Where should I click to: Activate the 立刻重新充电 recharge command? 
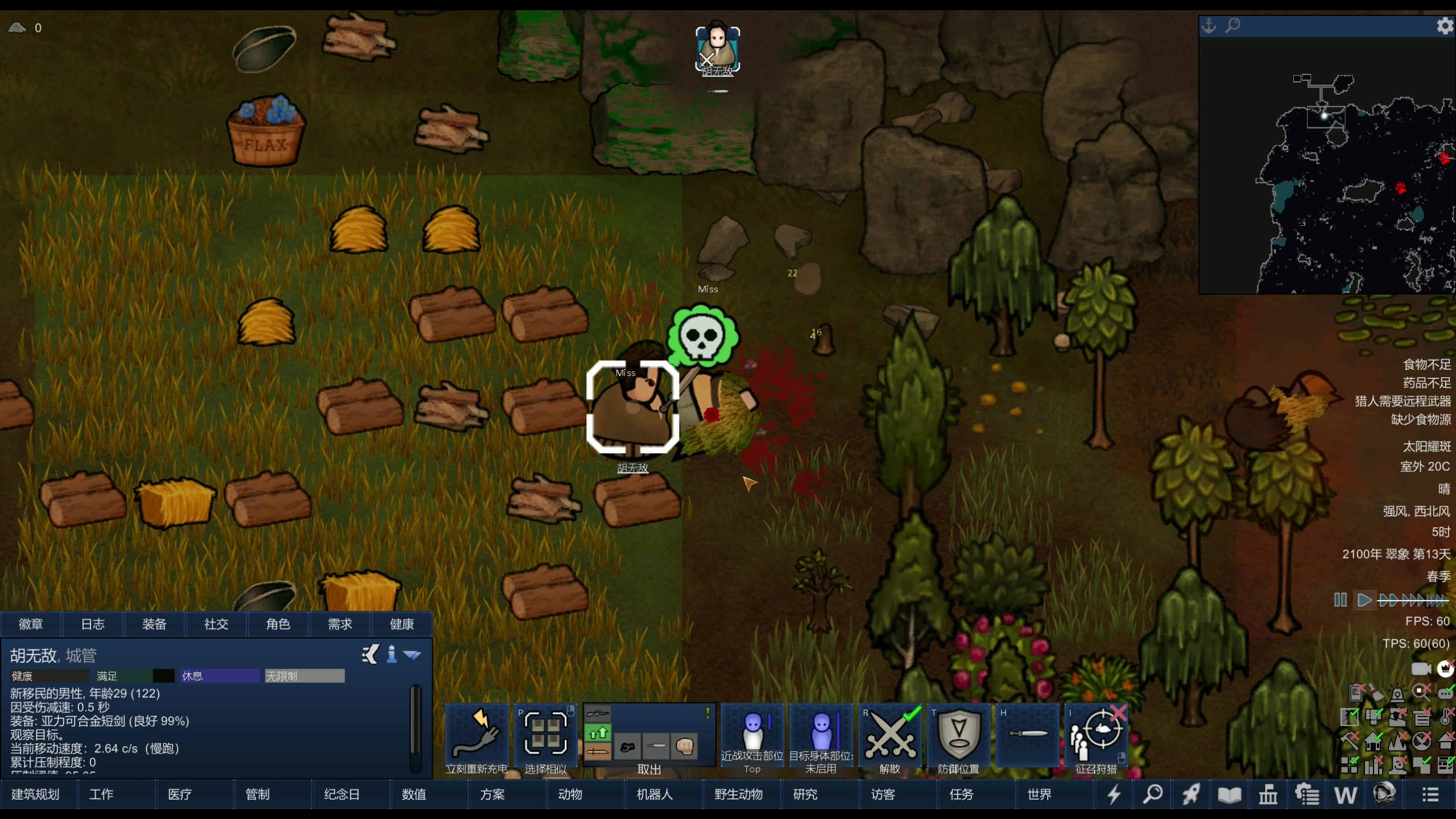(x=477, y=737)
